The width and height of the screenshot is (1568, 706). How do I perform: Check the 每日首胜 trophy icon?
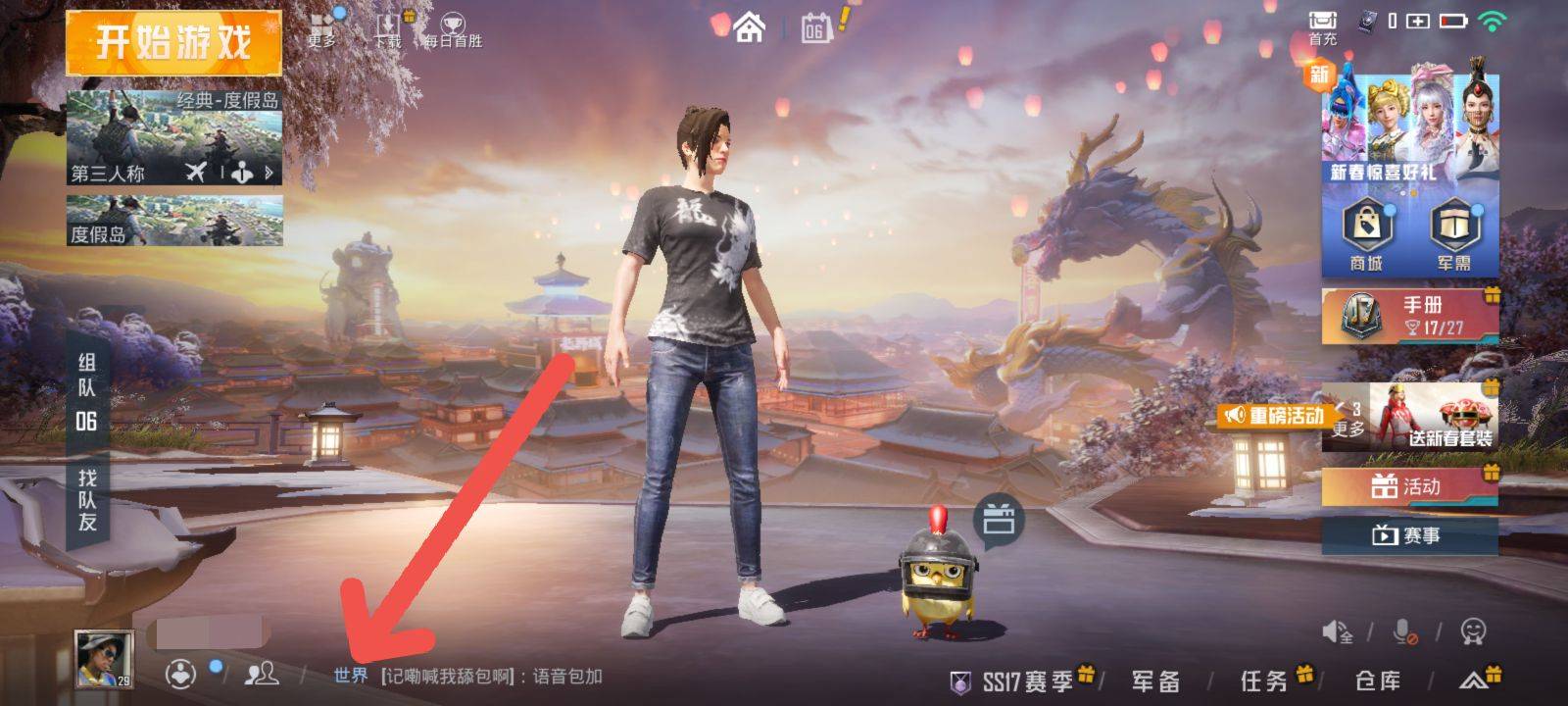pyautogui.click(x=453, y=29)
